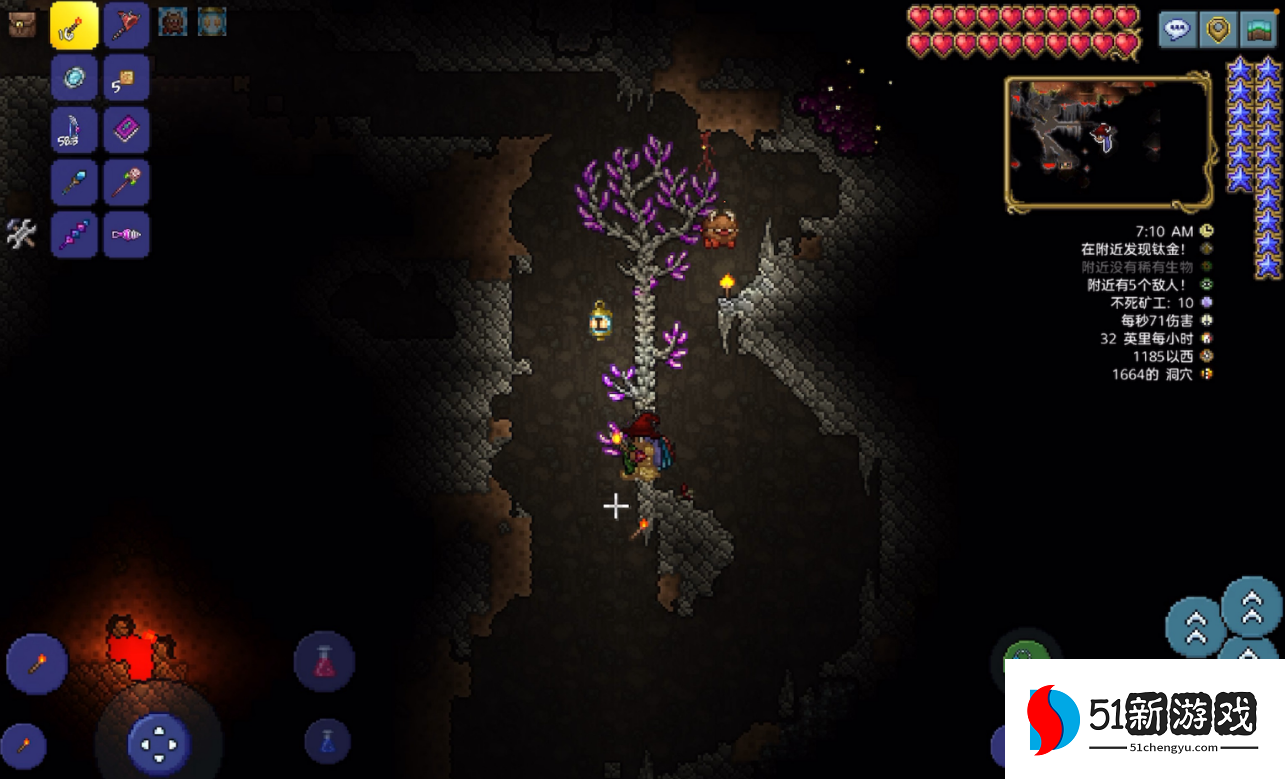This screenshot has height=779, width=1285.
Task: Choose the purple and blue gem rod slot
Action: coord(75,235)
